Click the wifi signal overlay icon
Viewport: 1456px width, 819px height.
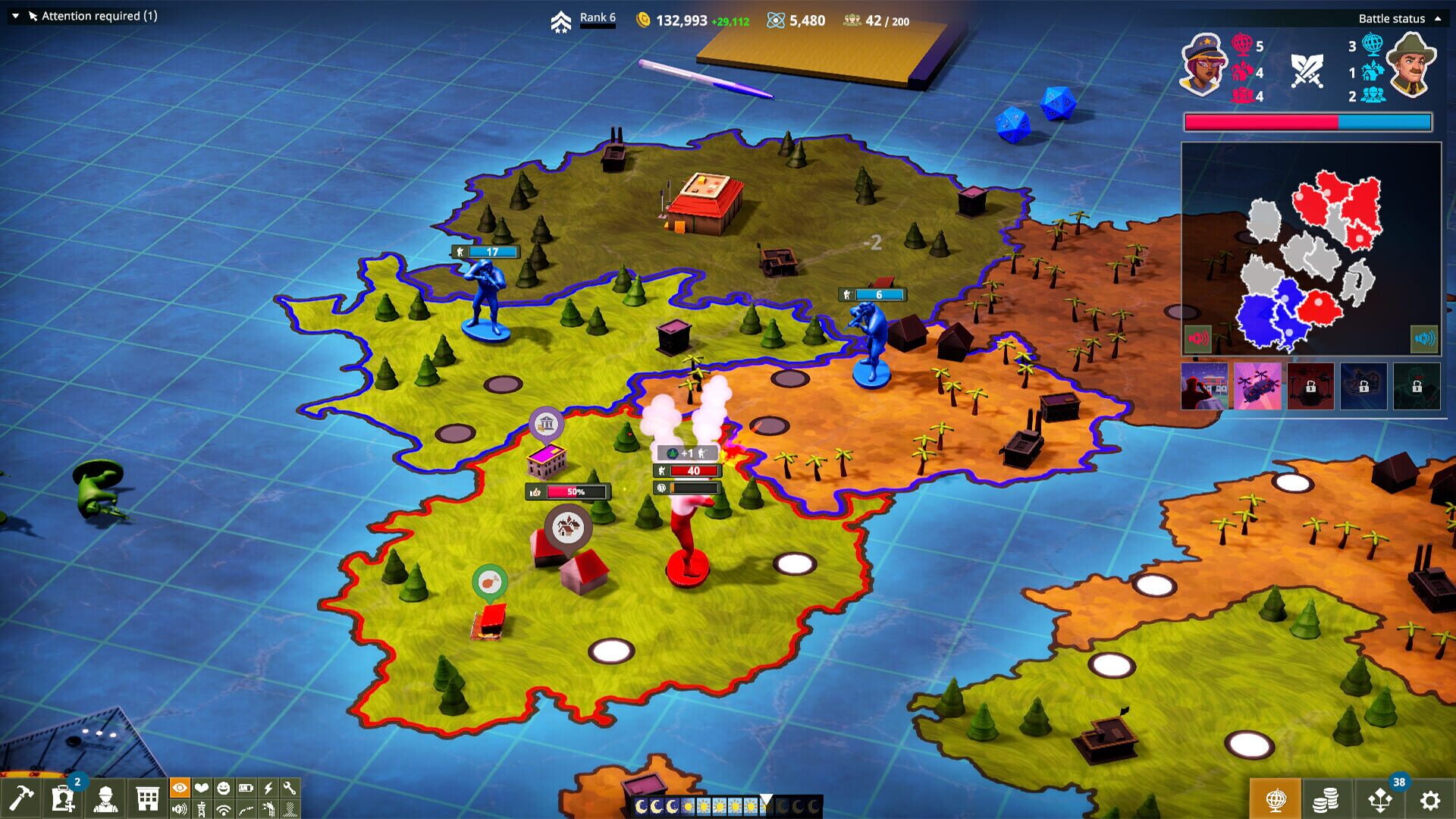pyautogui.click(x=223, y=810)
